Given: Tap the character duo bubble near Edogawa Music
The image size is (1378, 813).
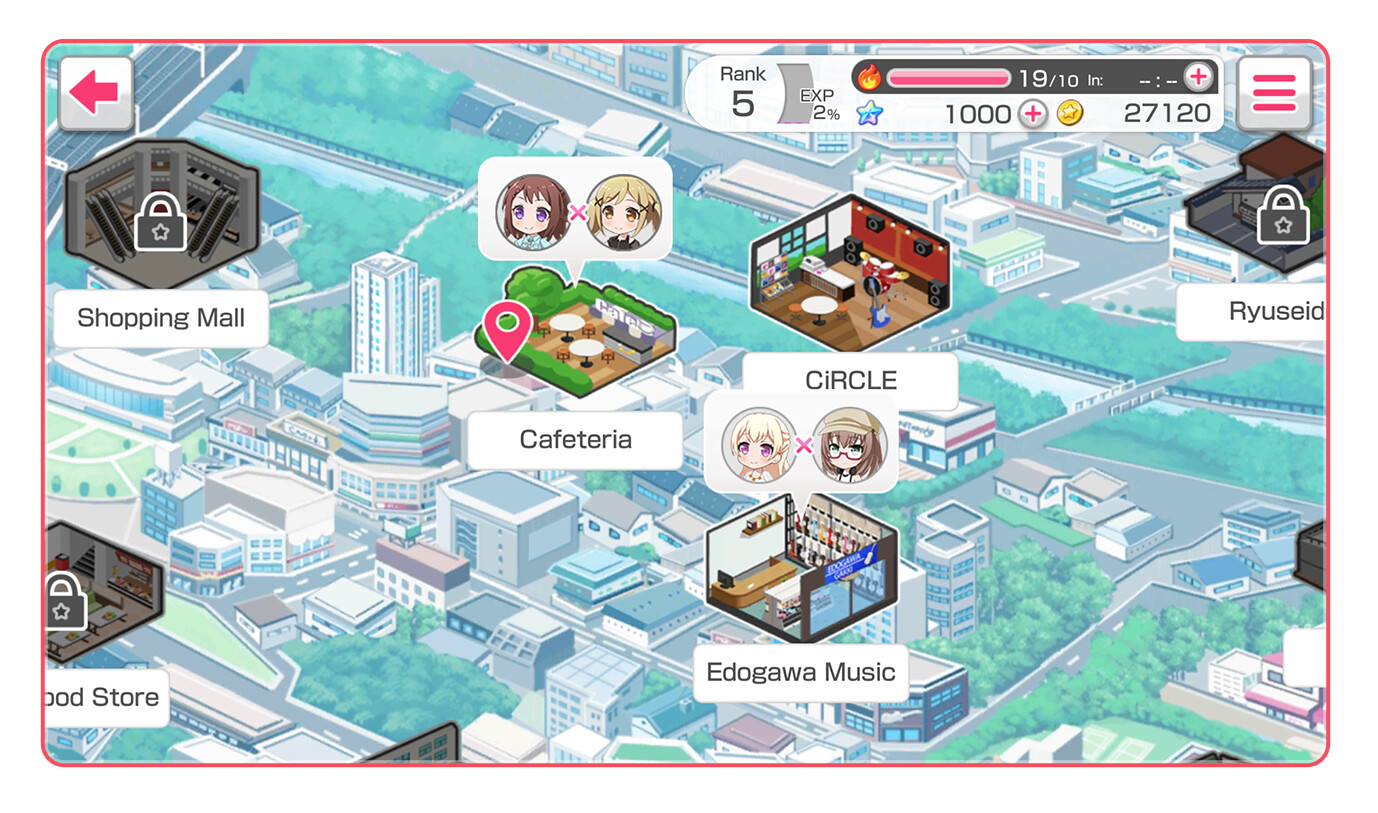Looking at the screenshot, I should [800, 444].
